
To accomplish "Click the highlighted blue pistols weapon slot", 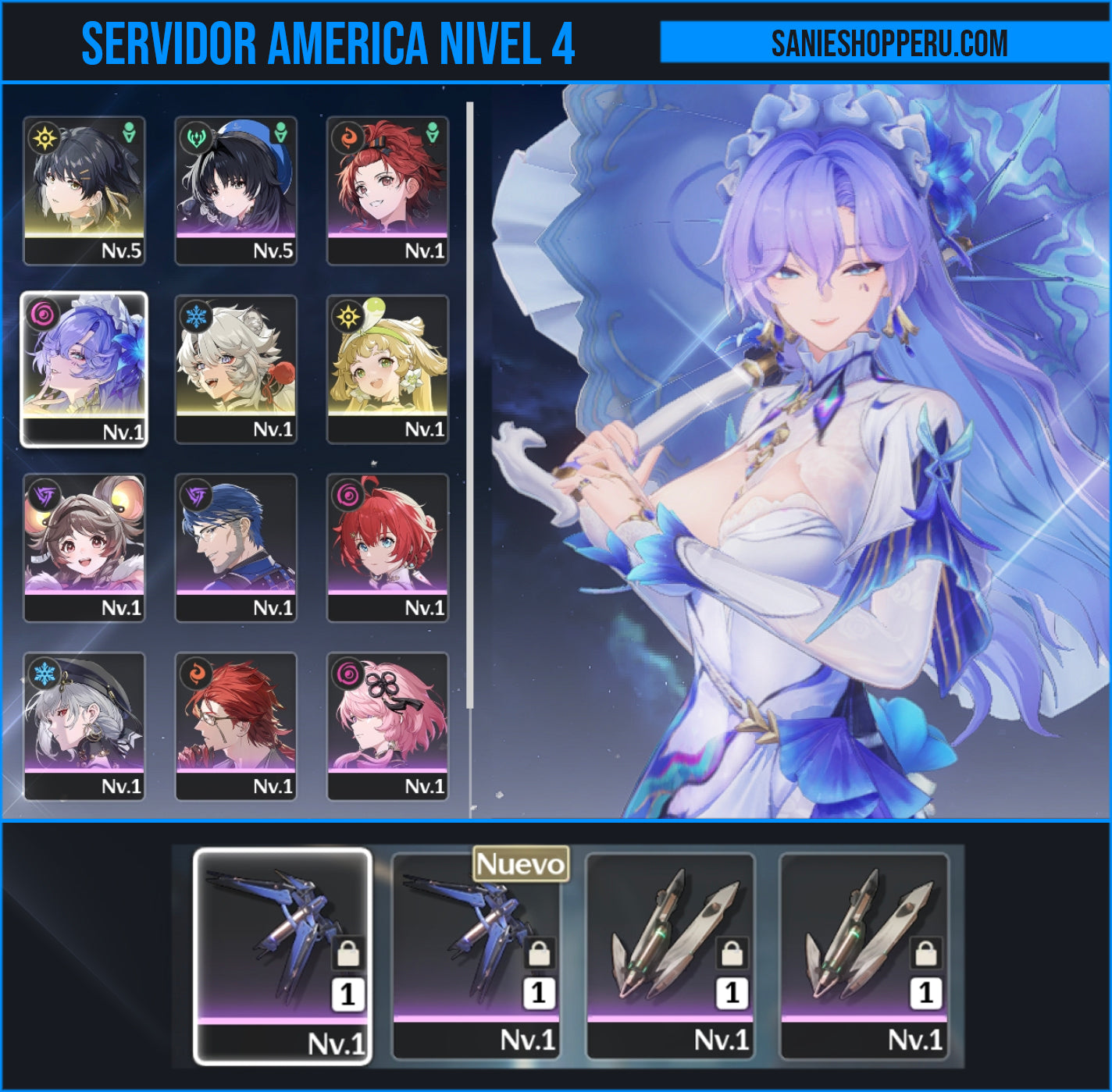I will click(282, 955).
